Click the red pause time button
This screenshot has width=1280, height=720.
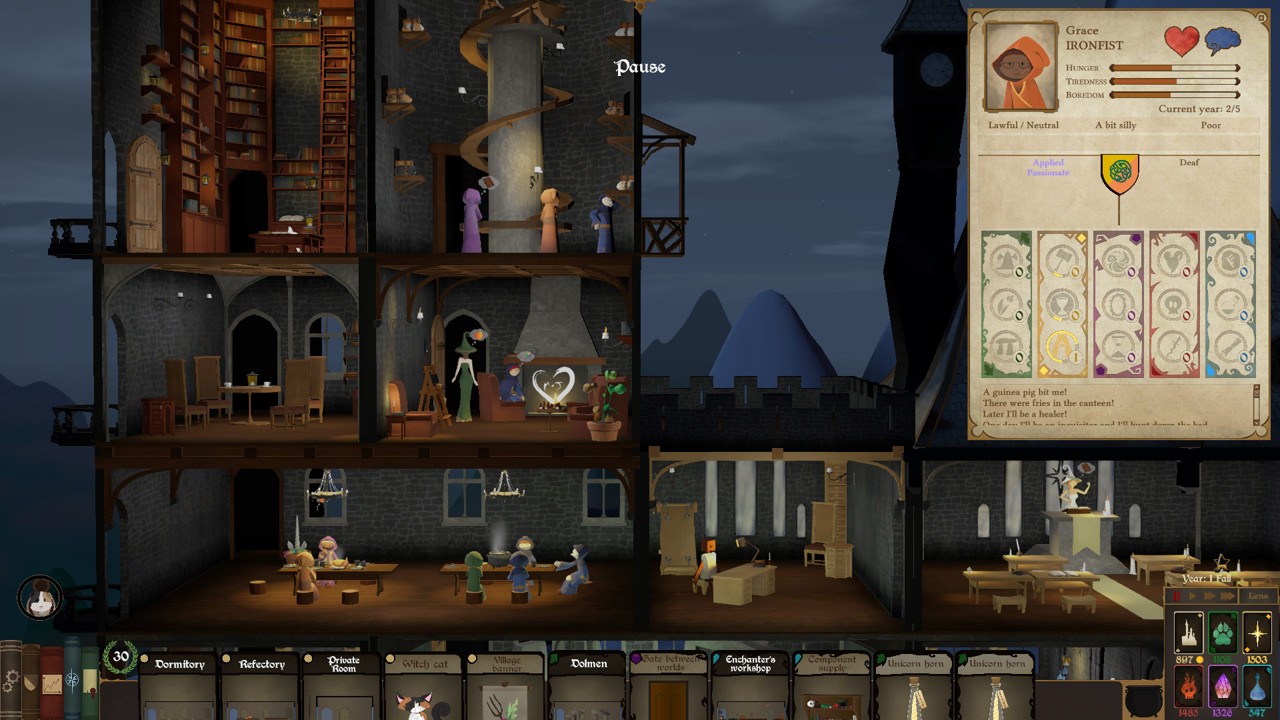coord(1177,597)
